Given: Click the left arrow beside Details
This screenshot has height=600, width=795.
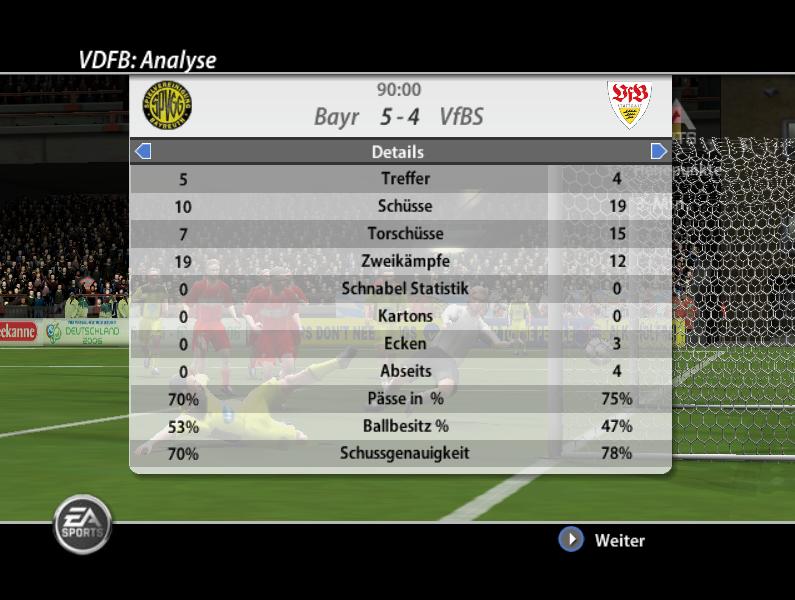Looking at the screenshot, I should point(142,151).
